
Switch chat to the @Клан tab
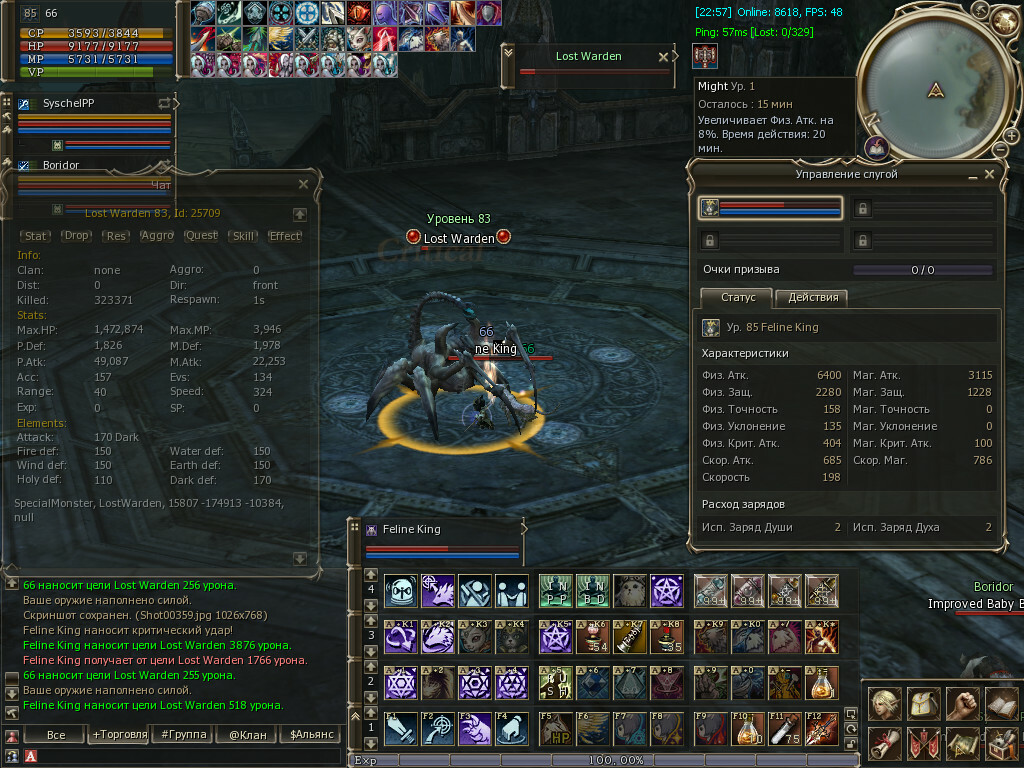(246, 734)
